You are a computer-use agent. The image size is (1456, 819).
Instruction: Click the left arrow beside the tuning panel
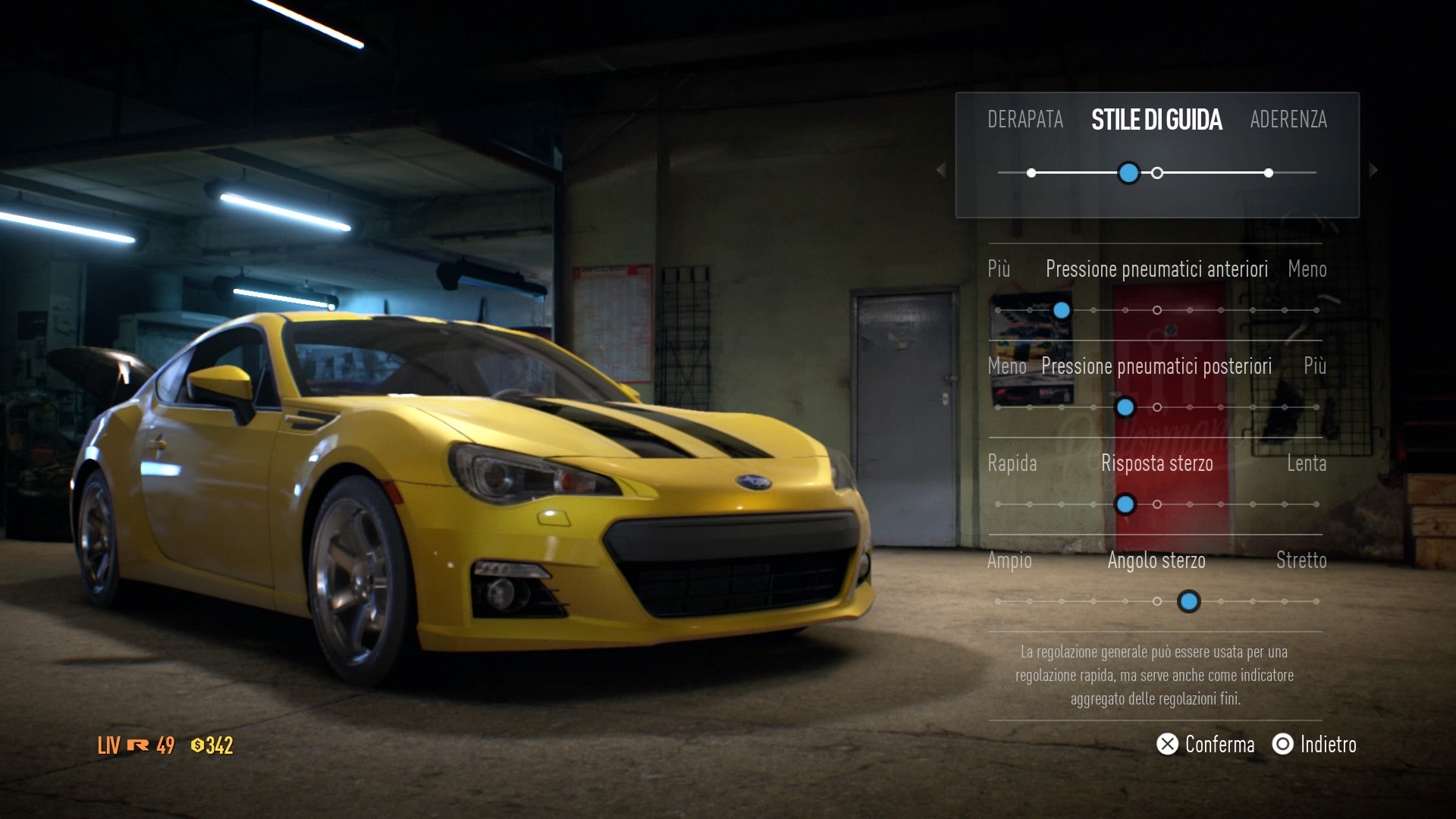click(941, 170)
